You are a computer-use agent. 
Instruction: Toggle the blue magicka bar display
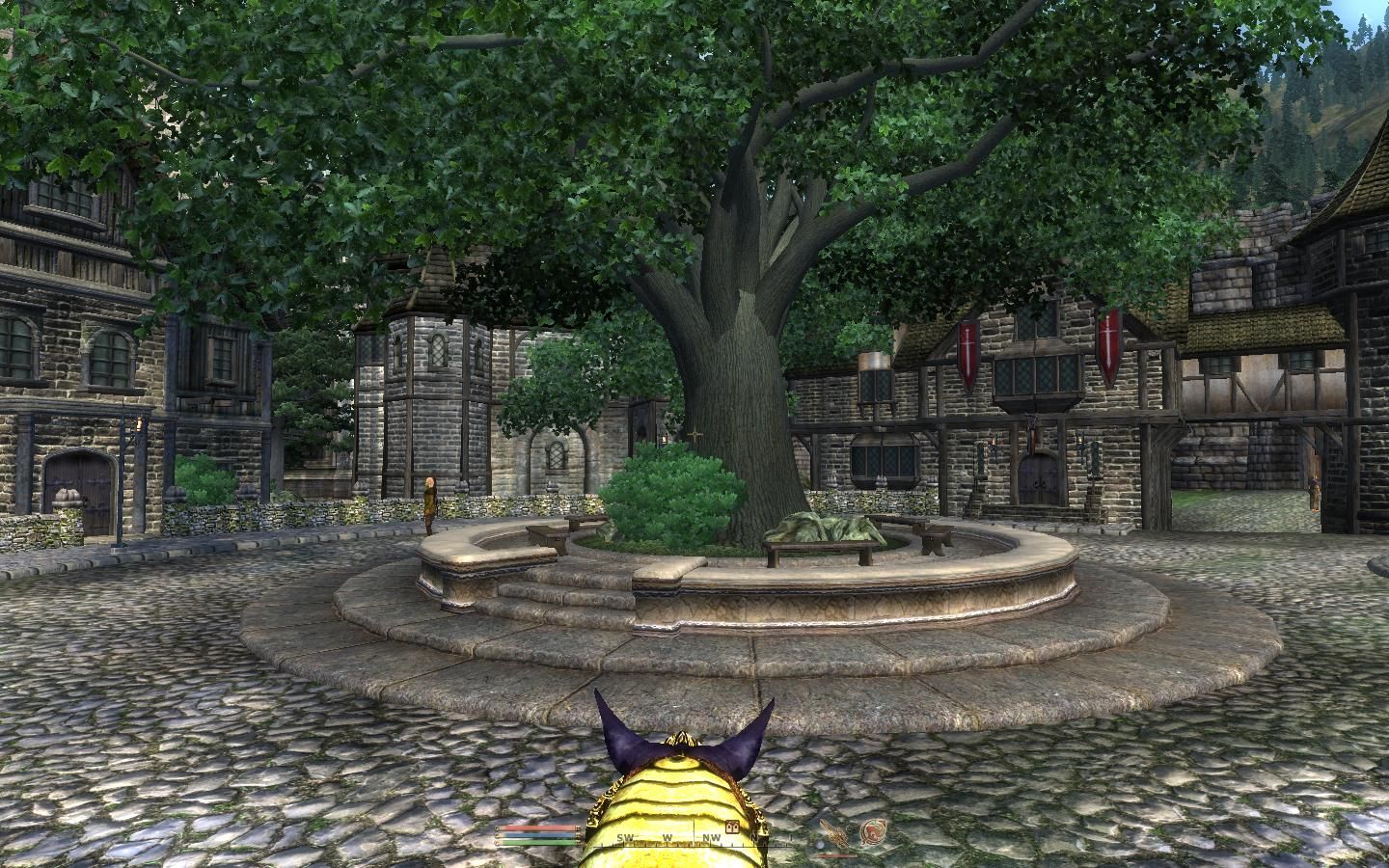click(536, 833)
